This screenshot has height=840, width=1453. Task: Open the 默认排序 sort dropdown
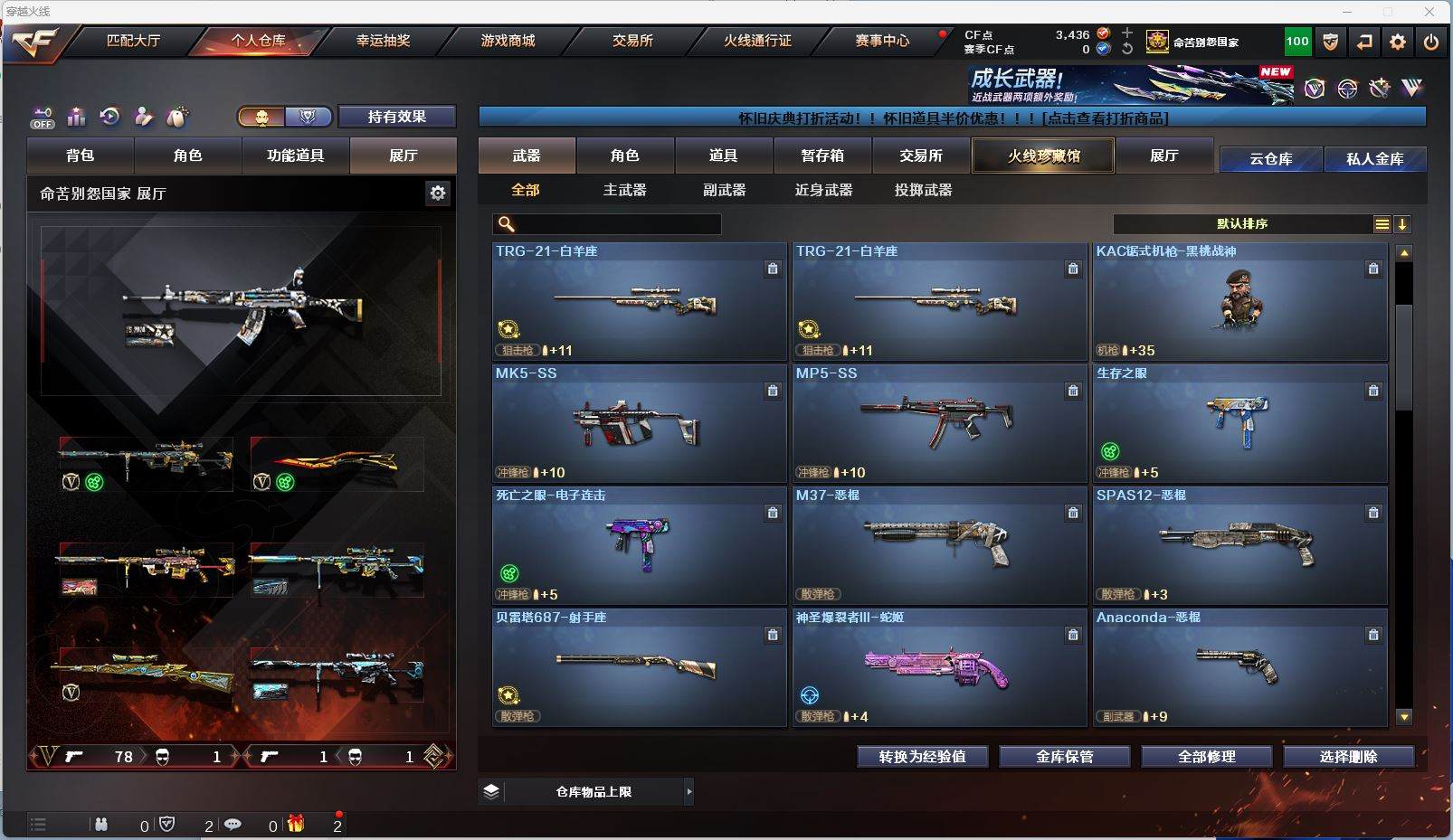[x=1241, y=224]
